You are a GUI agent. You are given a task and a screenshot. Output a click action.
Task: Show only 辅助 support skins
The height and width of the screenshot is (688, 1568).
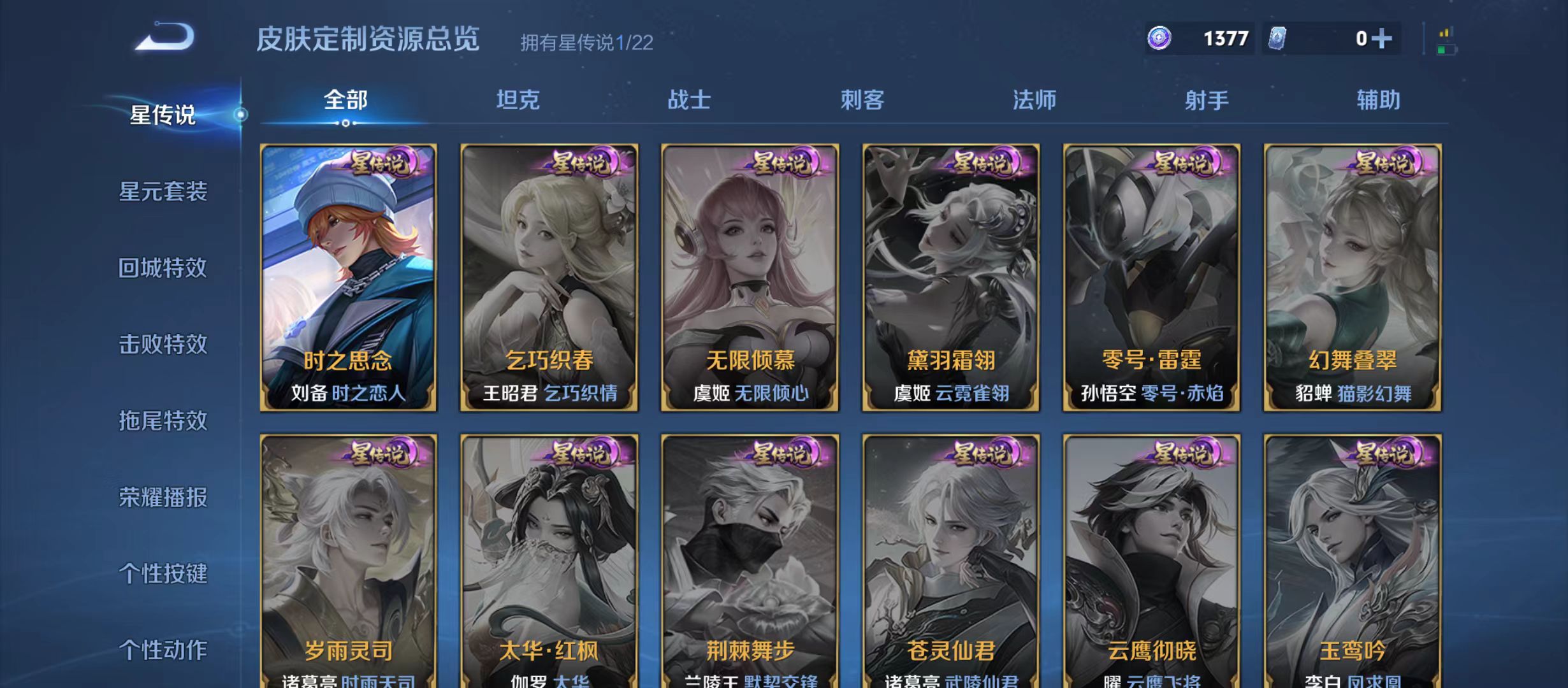coord(1379,101)
